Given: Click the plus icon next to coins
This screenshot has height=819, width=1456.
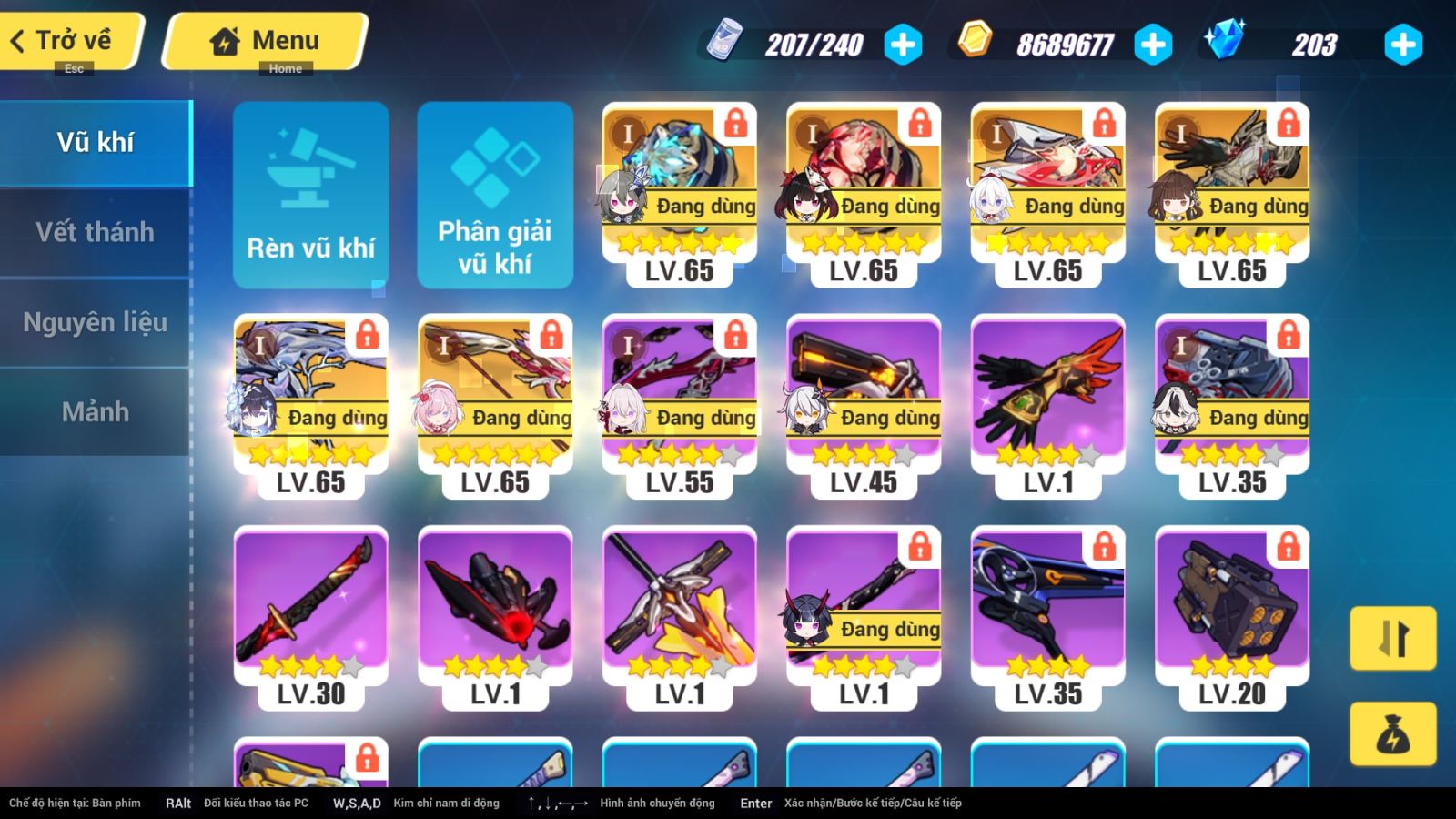Looking at the screenshot, I should [1152, 42].
